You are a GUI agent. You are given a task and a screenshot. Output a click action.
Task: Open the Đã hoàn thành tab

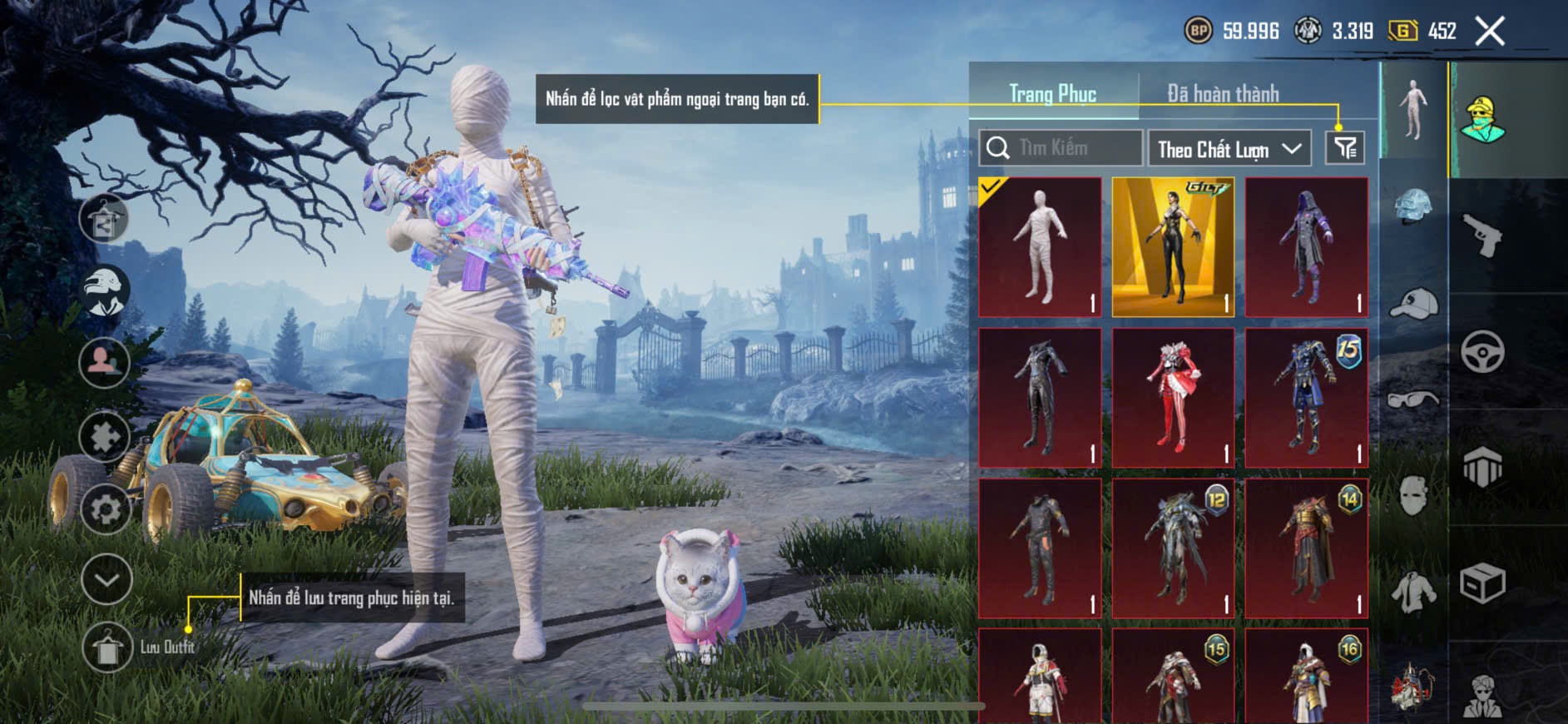click(1223, 93)
